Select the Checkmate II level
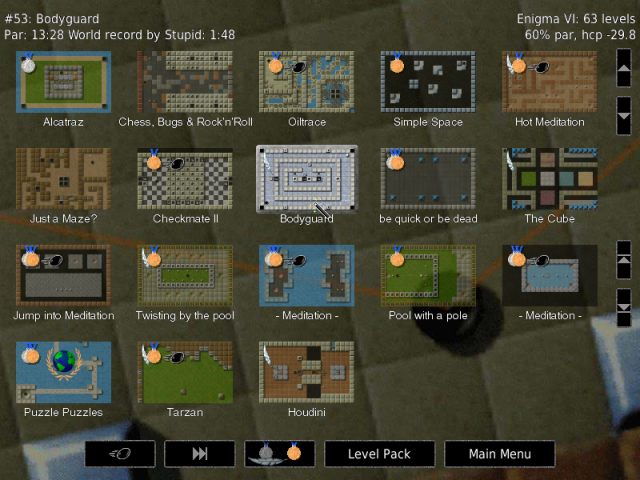This screenshot has width=640, height=480. tap(185, 179)
